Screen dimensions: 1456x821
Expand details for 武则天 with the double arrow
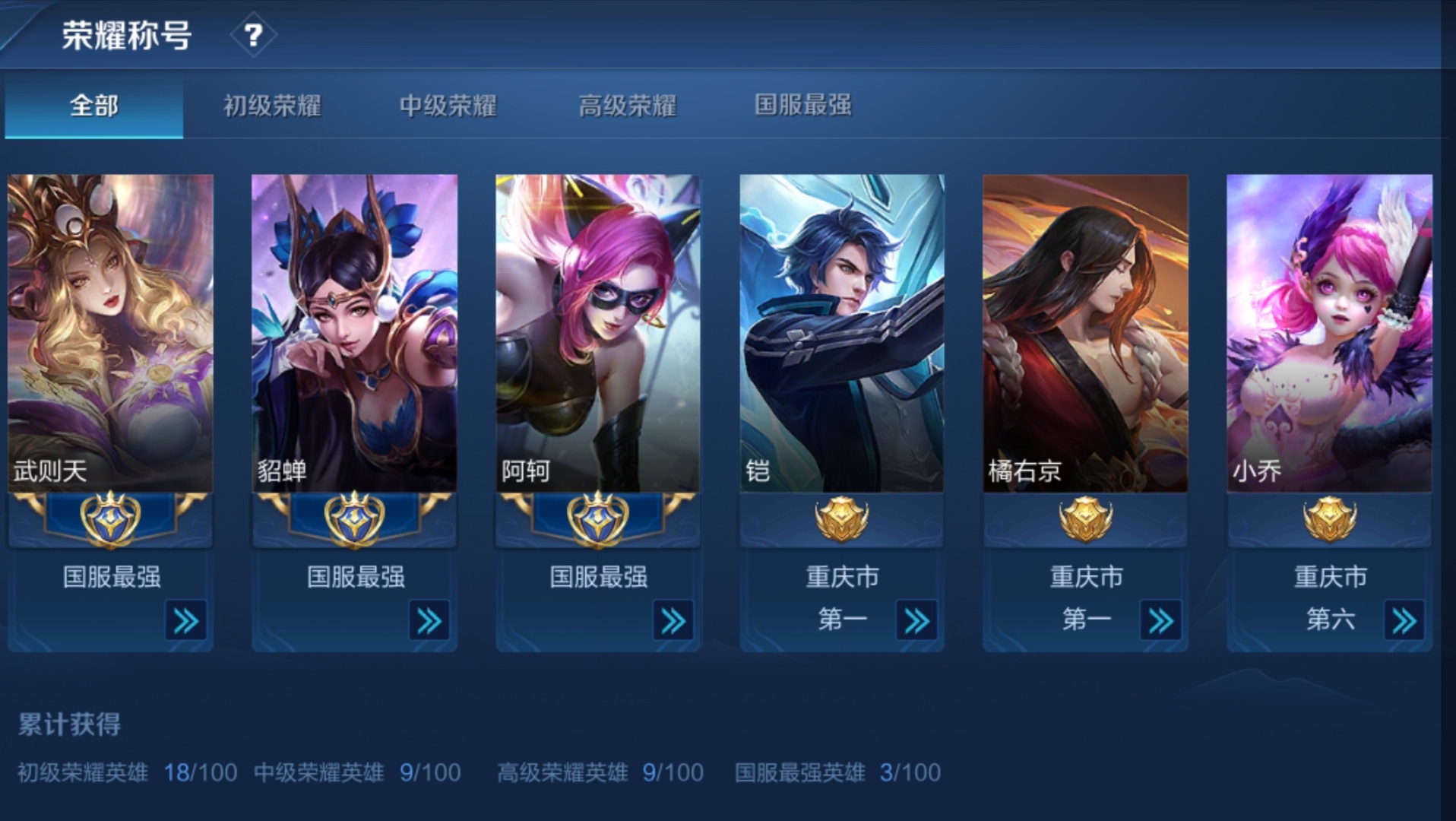pos(185,621)
